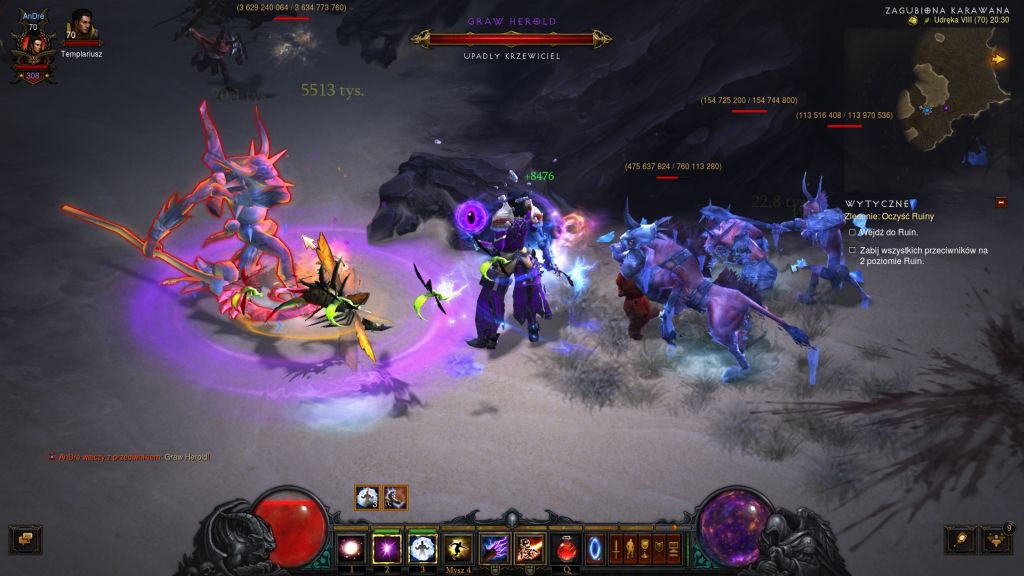Open the character figure menu button
The height and width of the screenshot is (576, 1024).
pos(631,548)
